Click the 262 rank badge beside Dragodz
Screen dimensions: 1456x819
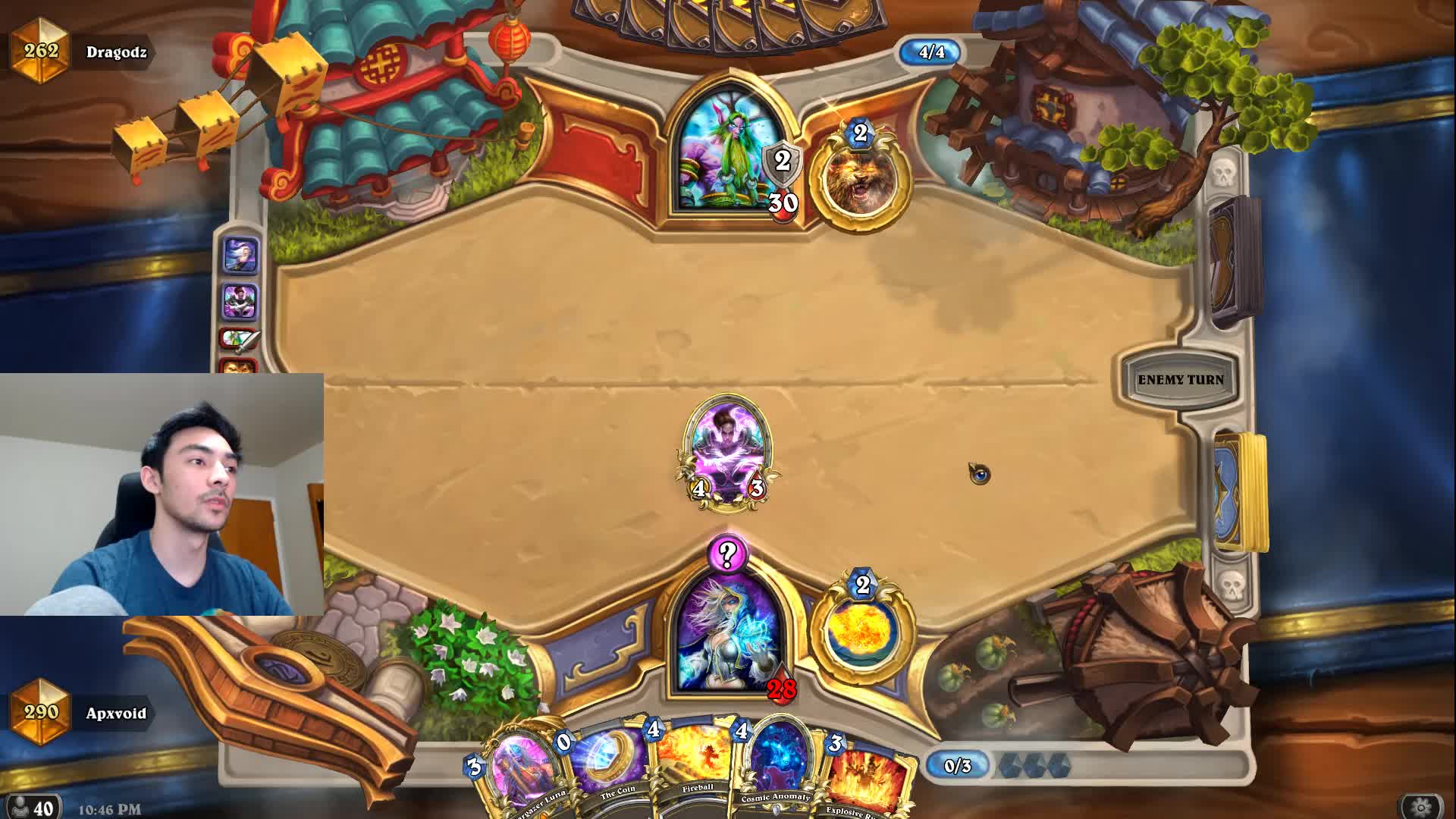pyautogui.click(x=42, y=52)
